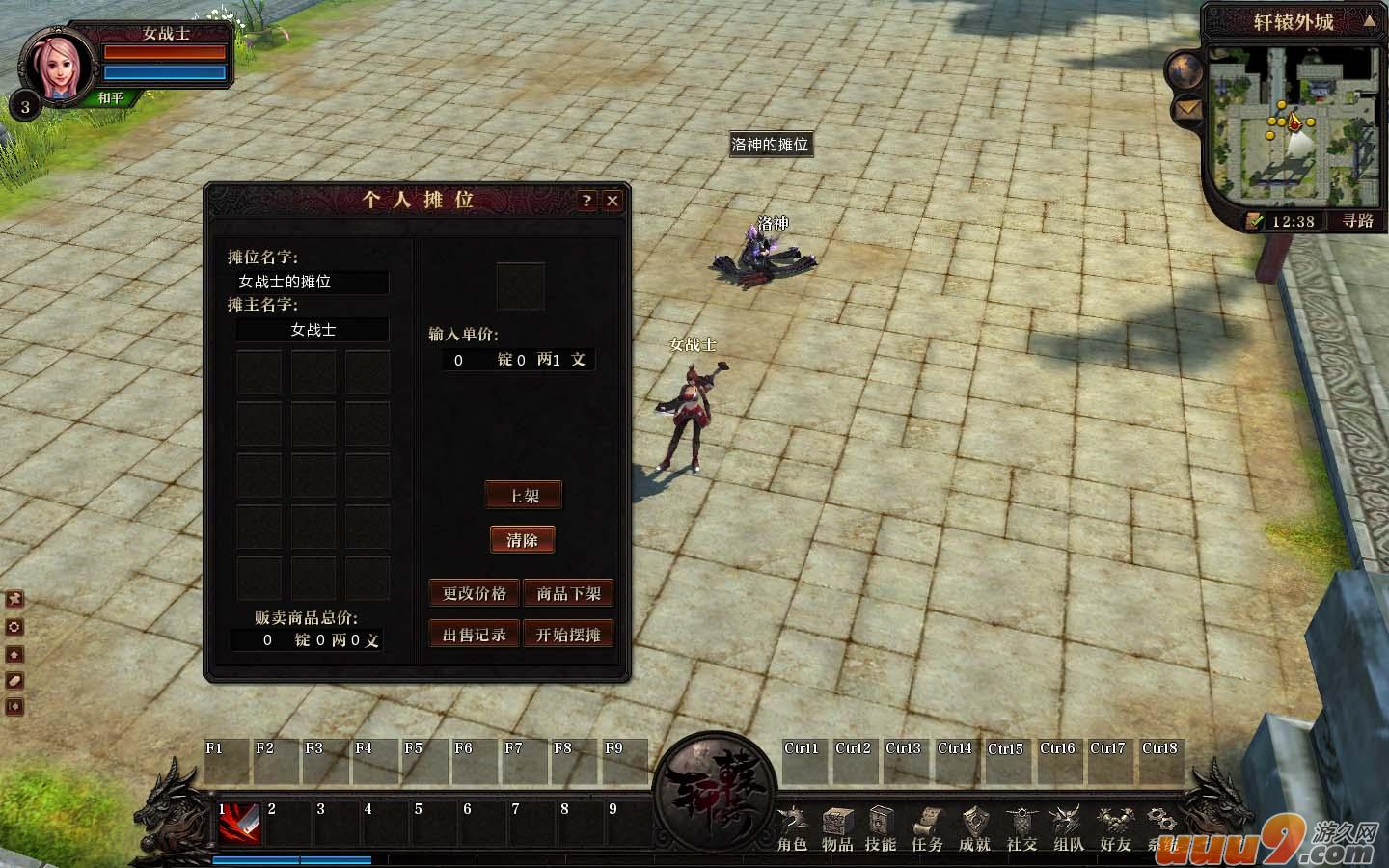
Task: Click the 商品下架 remove goods option
Action: click(x=570, y=593)
